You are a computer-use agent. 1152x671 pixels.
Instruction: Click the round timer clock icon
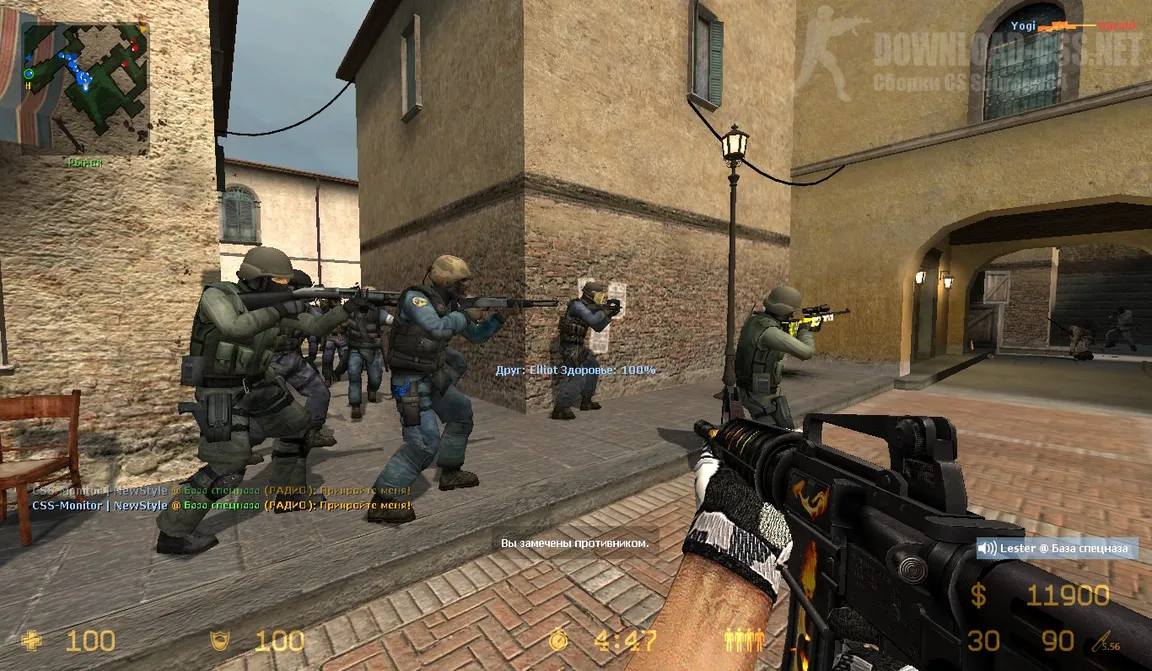tap(559, 640)
